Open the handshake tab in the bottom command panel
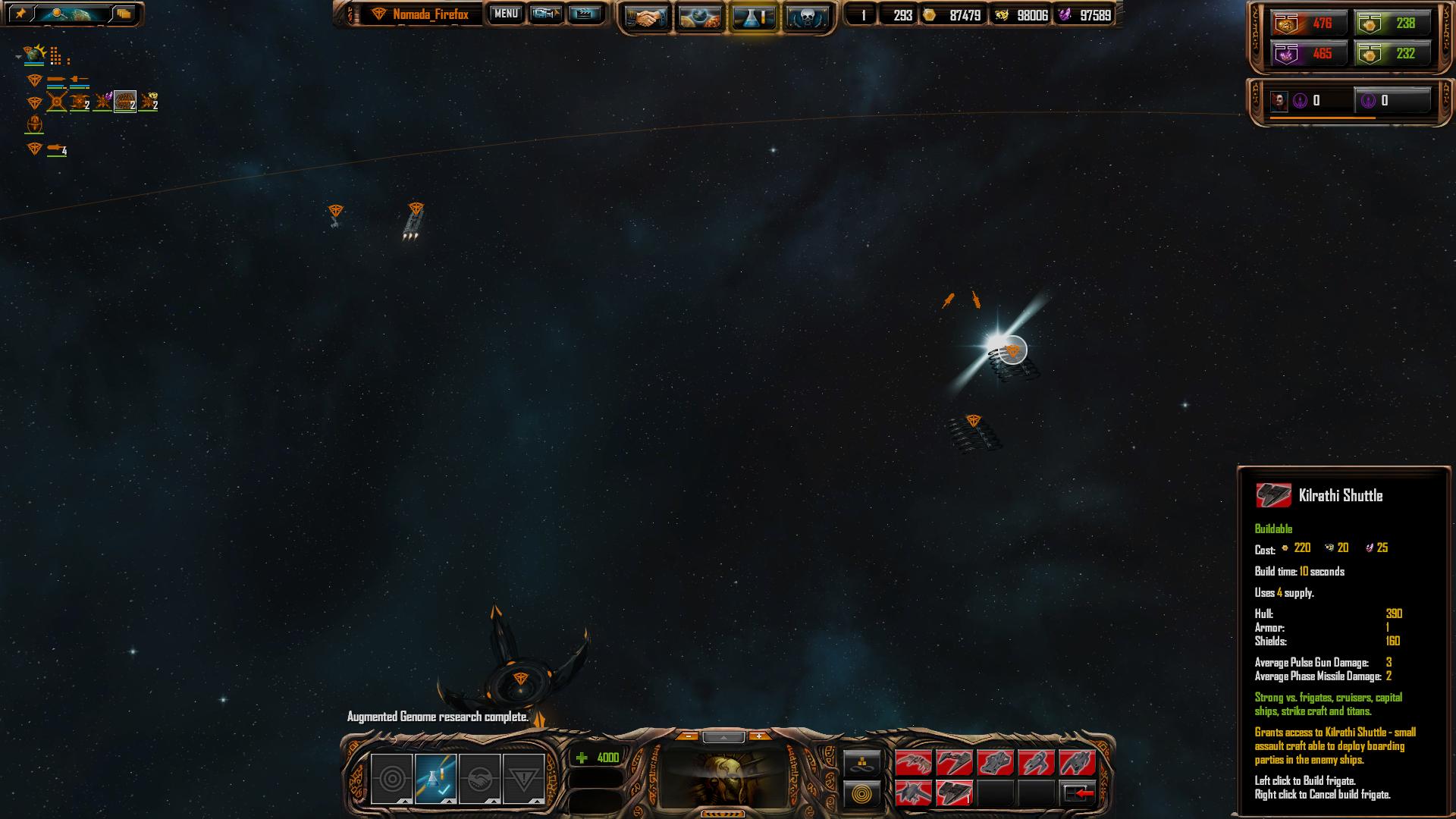The width and height of the screenshot is (1456, 819). tap(479, 779)
